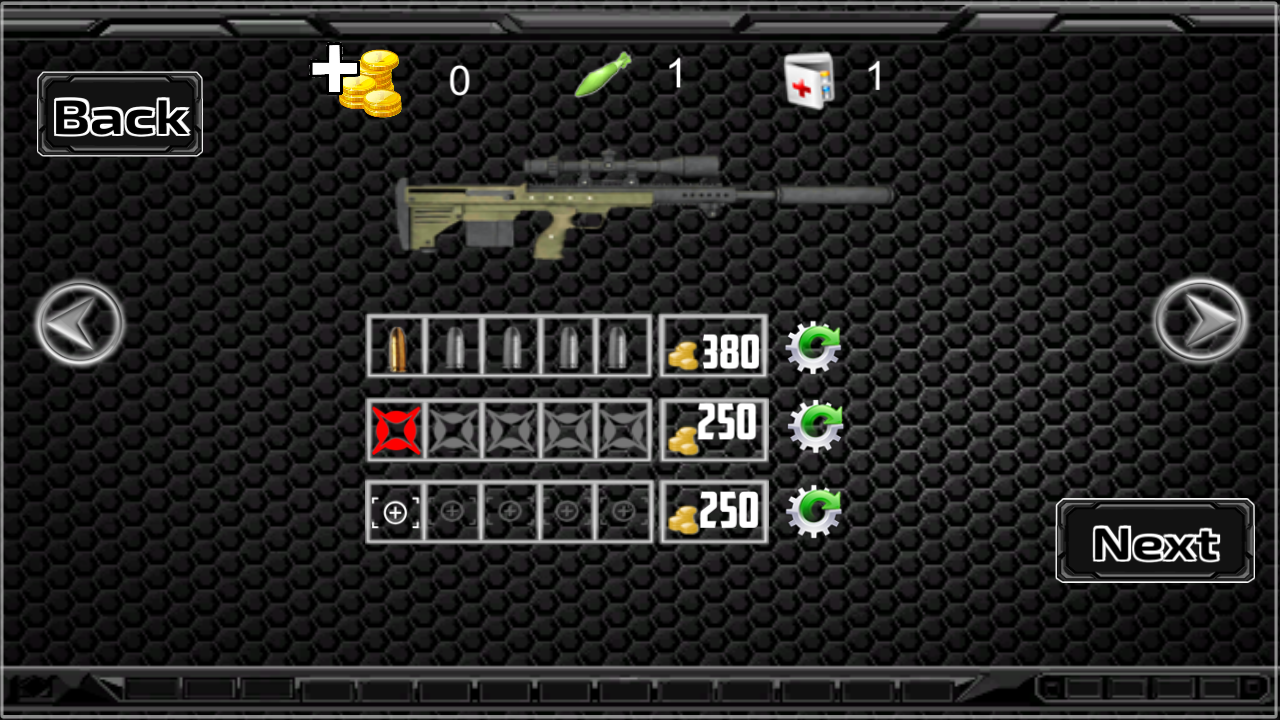Click the left arrow to view previous weapon
Screen dimensions: 1280x720
78,323
